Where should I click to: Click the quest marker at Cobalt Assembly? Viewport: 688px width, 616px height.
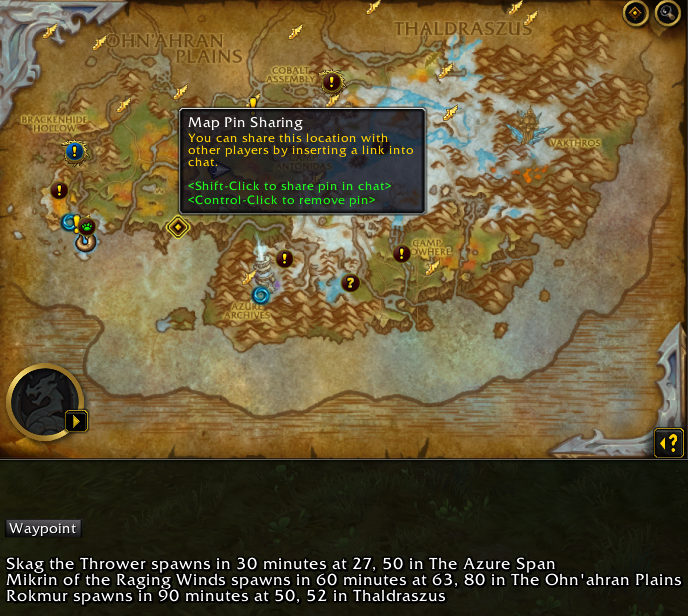tap(331, 82)
